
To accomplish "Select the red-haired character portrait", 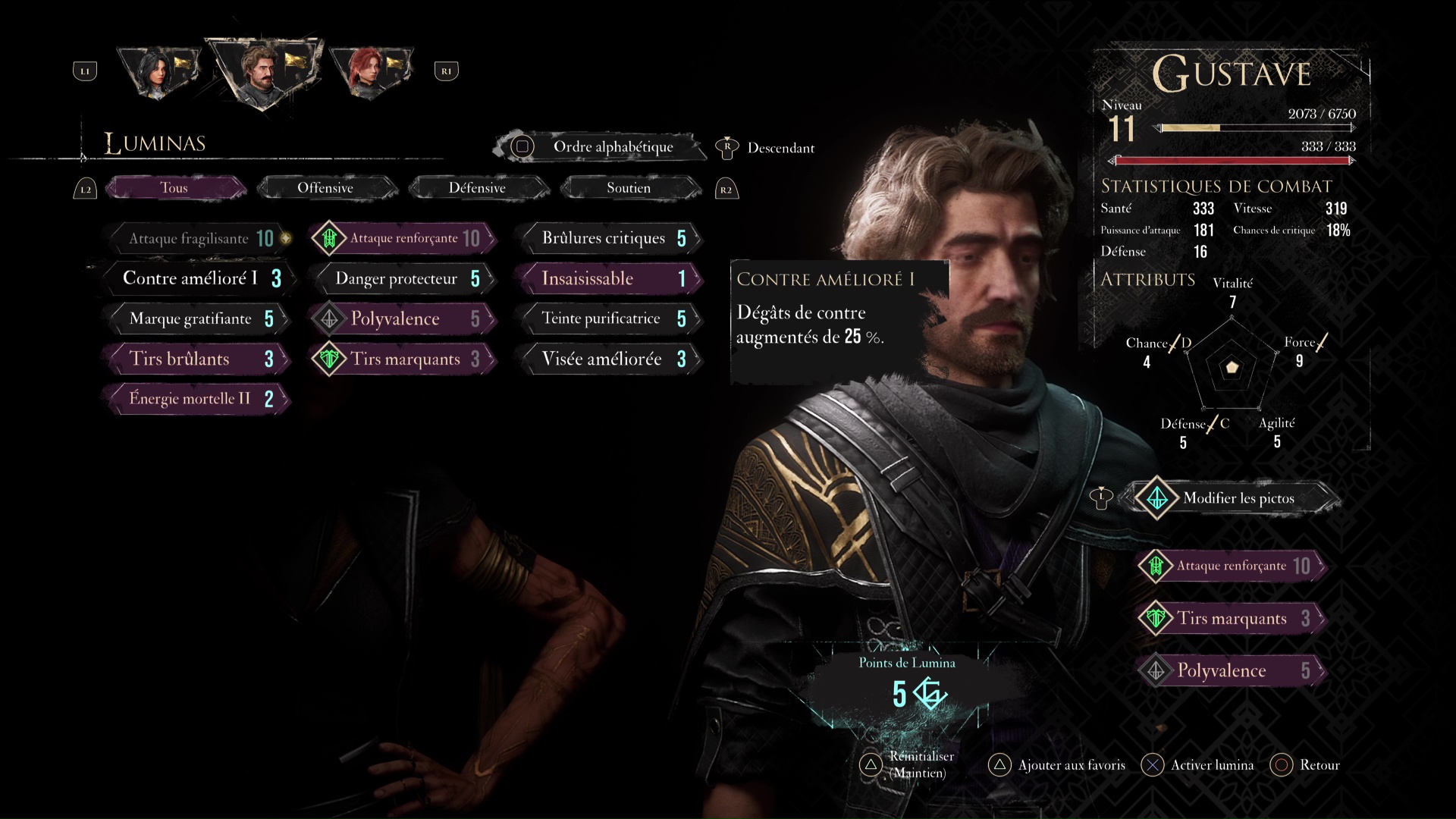I will [x=370, y=71].
